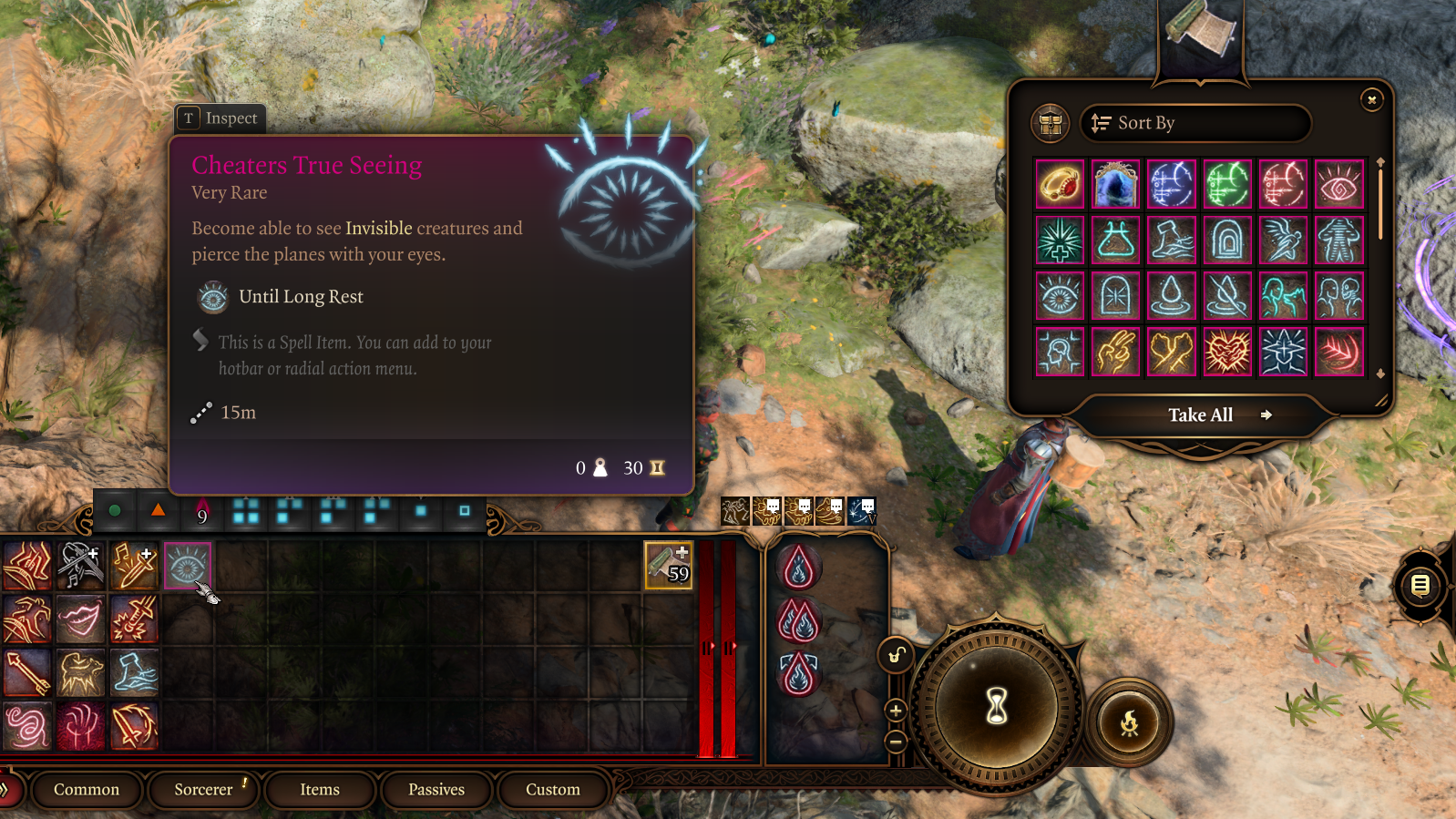Add a hotbar row with plus button

(896, 711)
